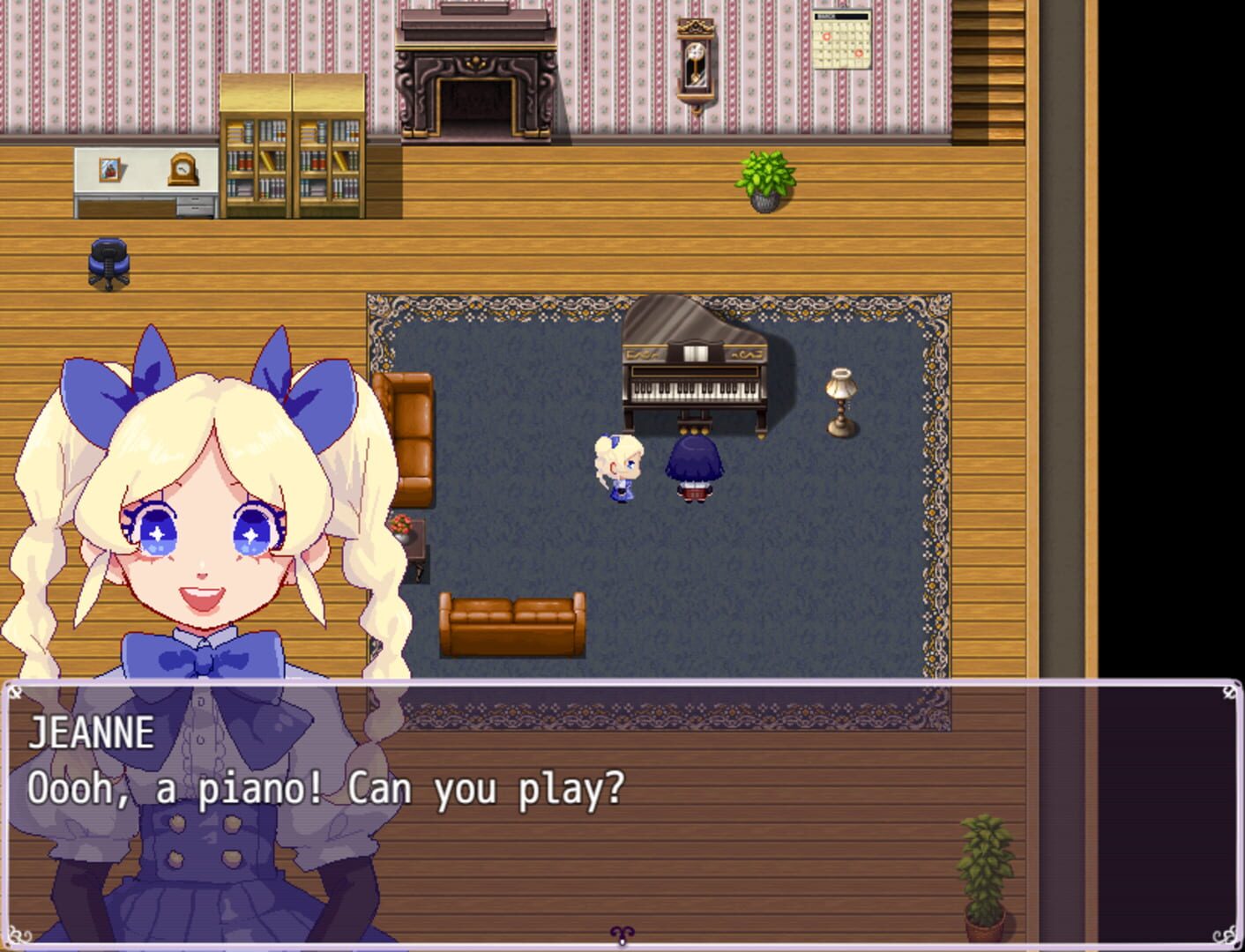Click the wall clock pendulum
The height and width of the screenshot is (952, 1245).
(696, 66)
